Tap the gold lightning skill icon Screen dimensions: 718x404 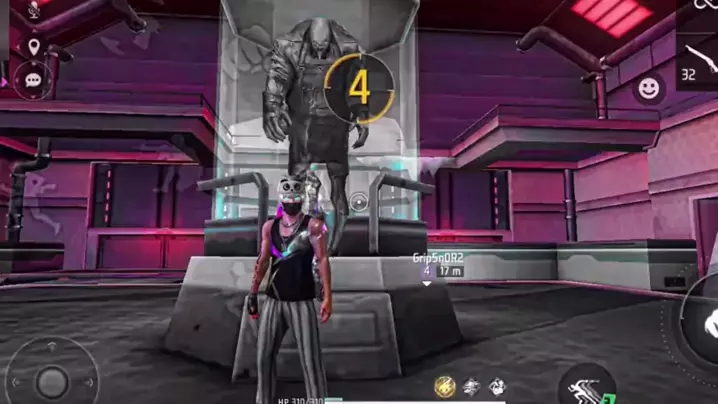(445, 387)
